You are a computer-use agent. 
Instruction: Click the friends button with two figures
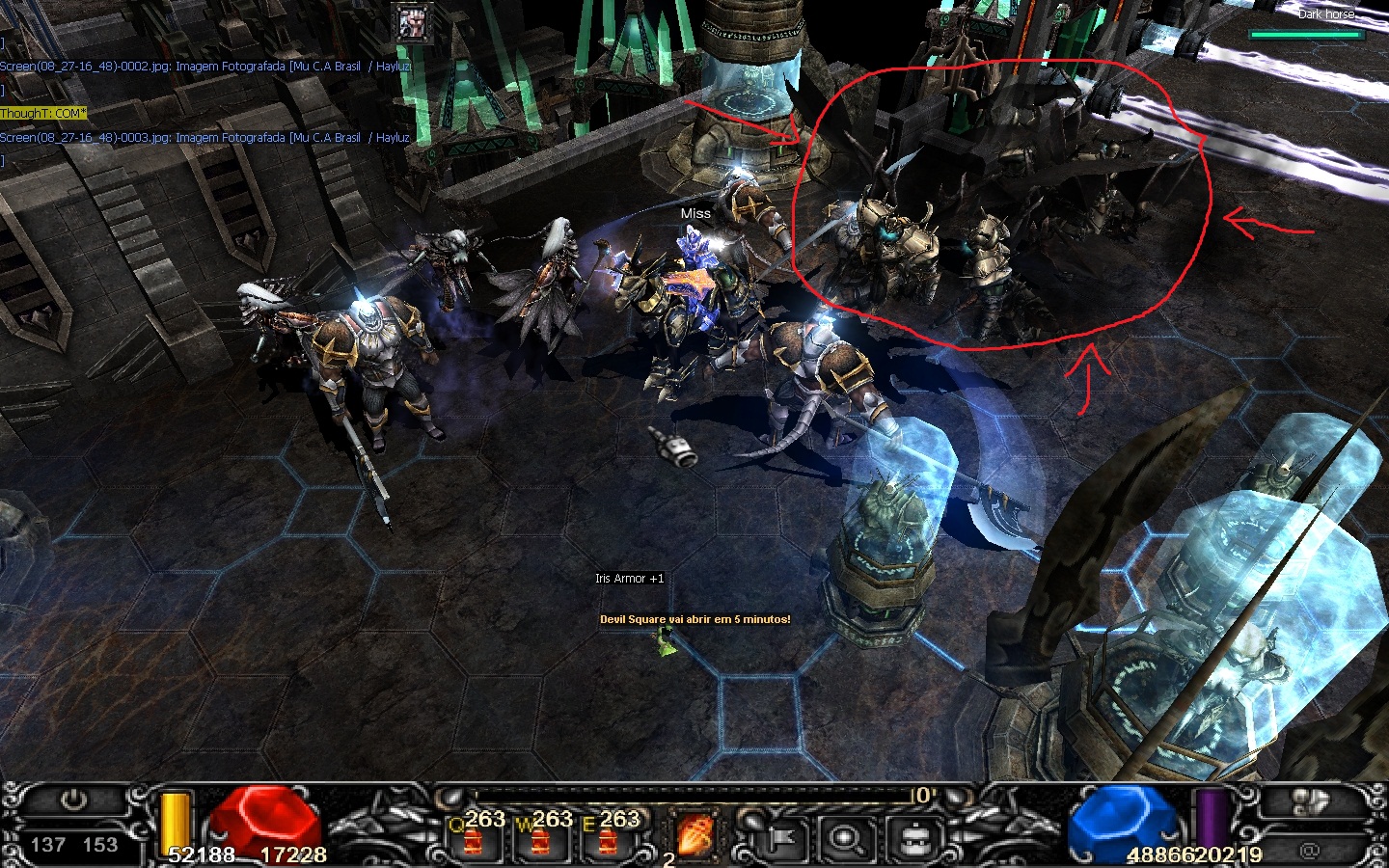pyautogui.click(x=1310, y=800)
